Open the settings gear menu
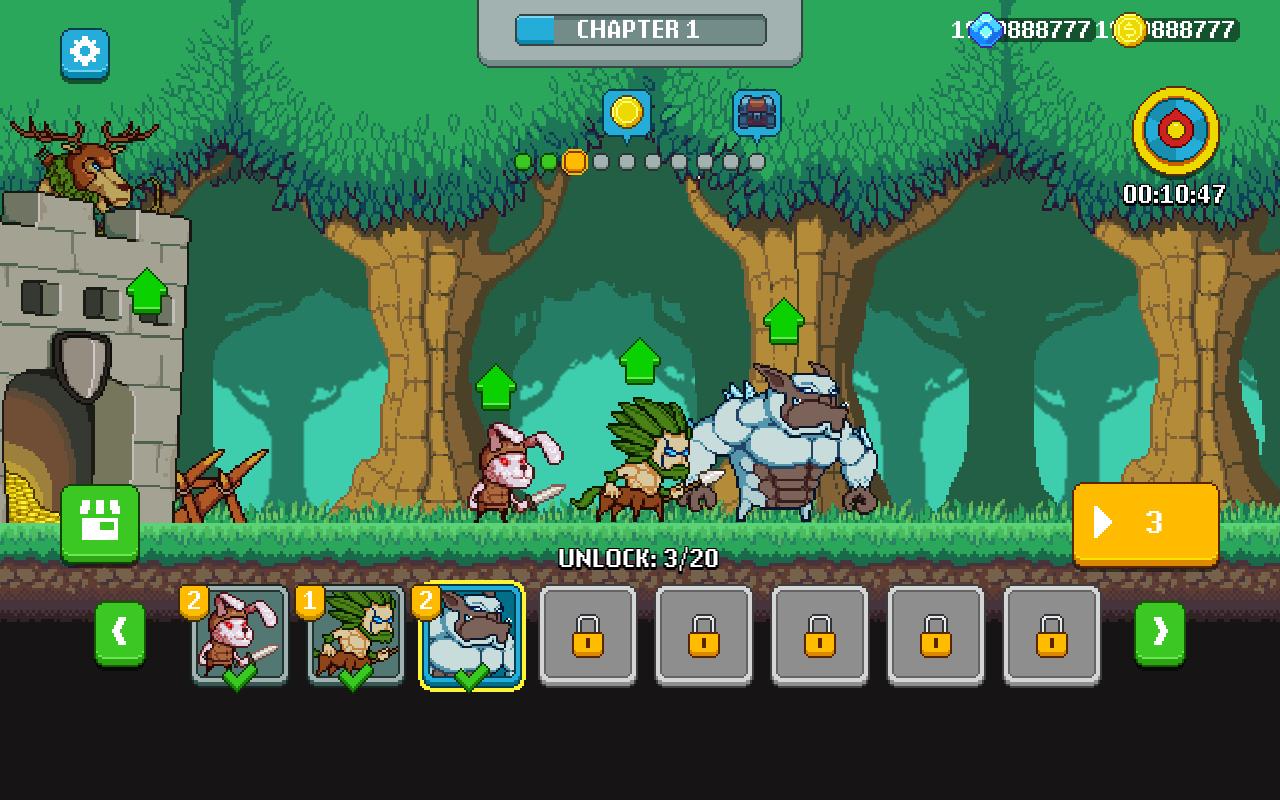1280x800 pixels. [84, 55]
